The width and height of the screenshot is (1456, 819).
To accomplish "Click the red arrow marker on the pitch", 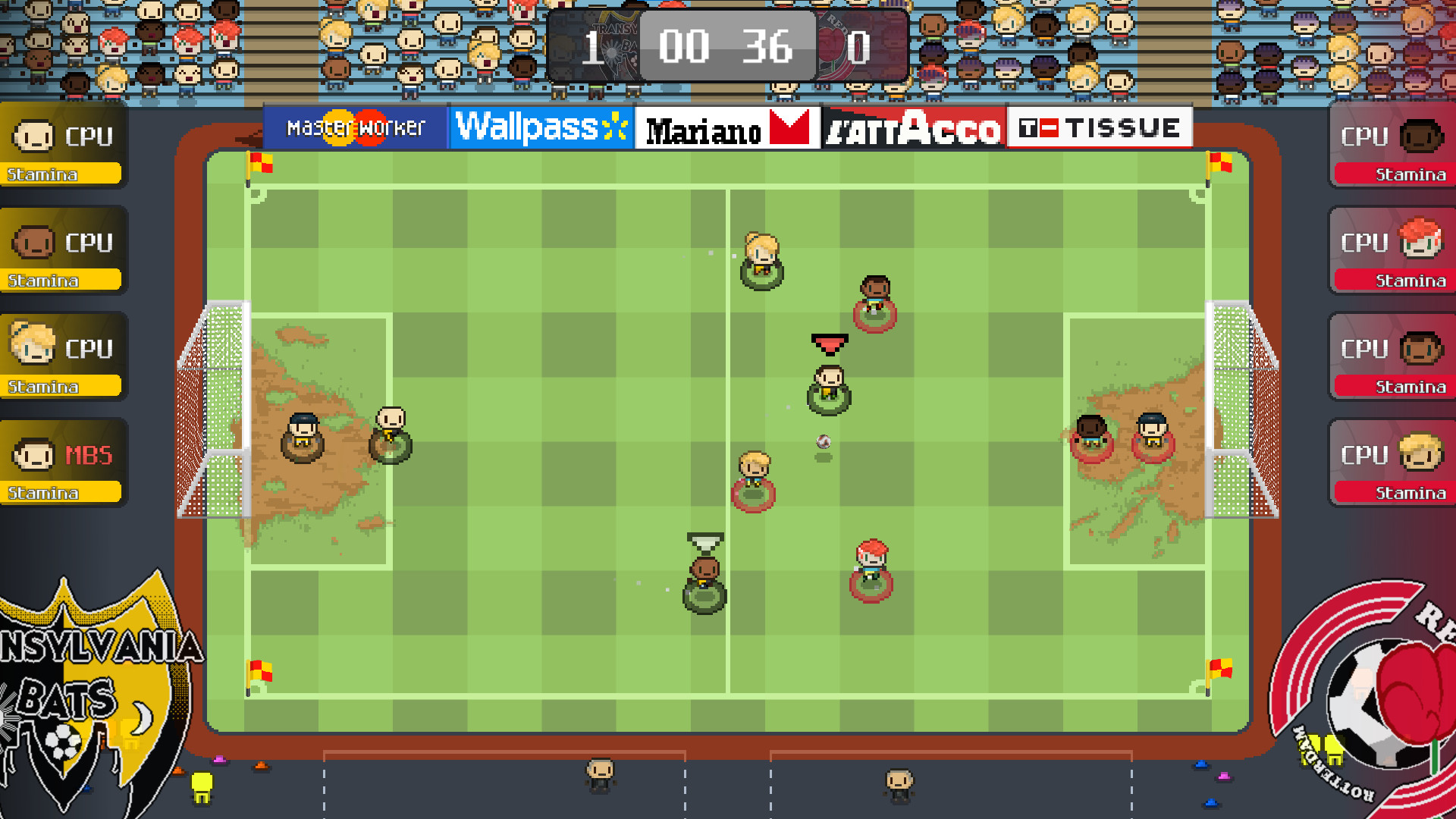I will tap(830, 342).
